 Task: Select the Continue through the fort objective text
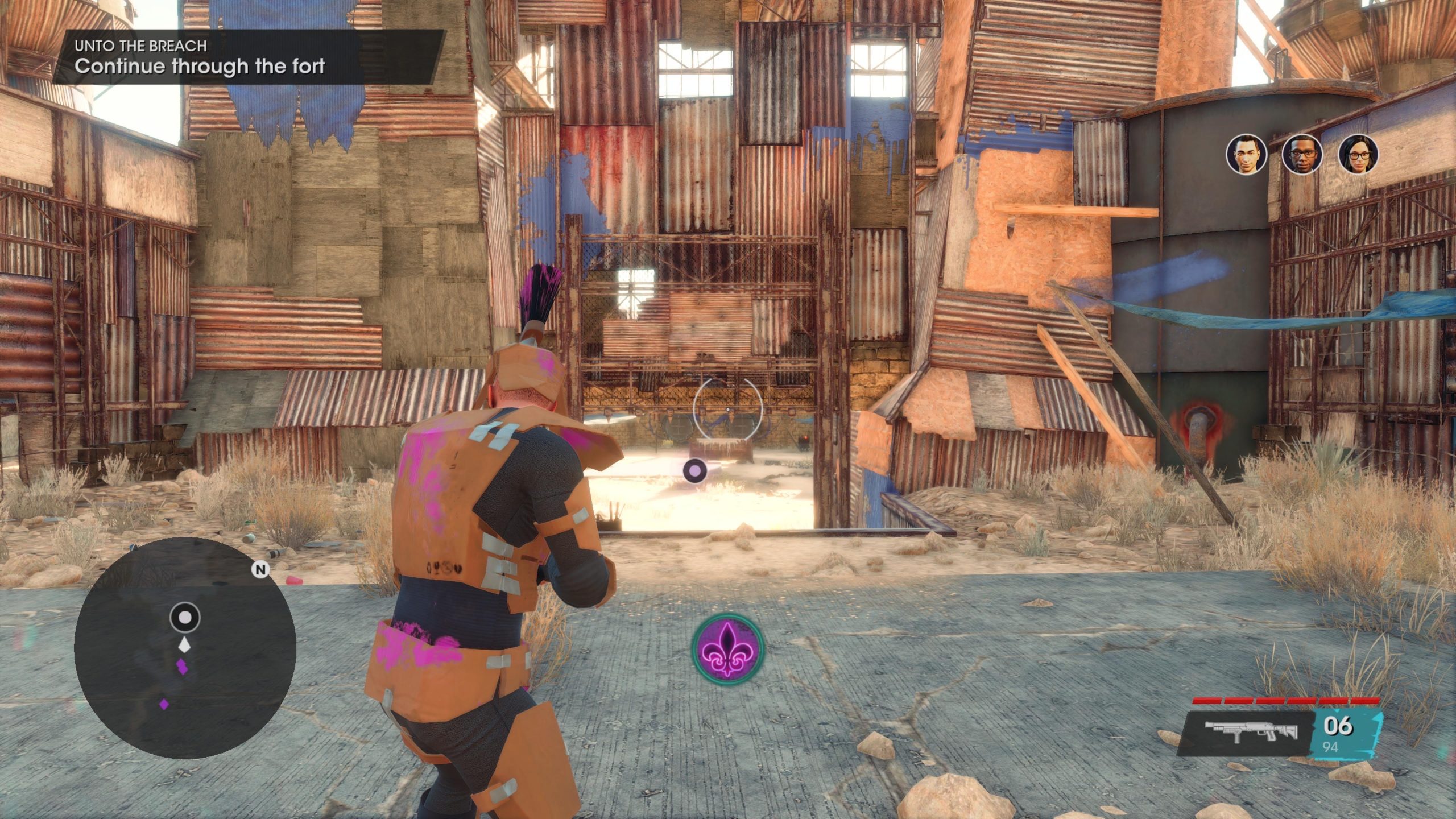point(199,68)
